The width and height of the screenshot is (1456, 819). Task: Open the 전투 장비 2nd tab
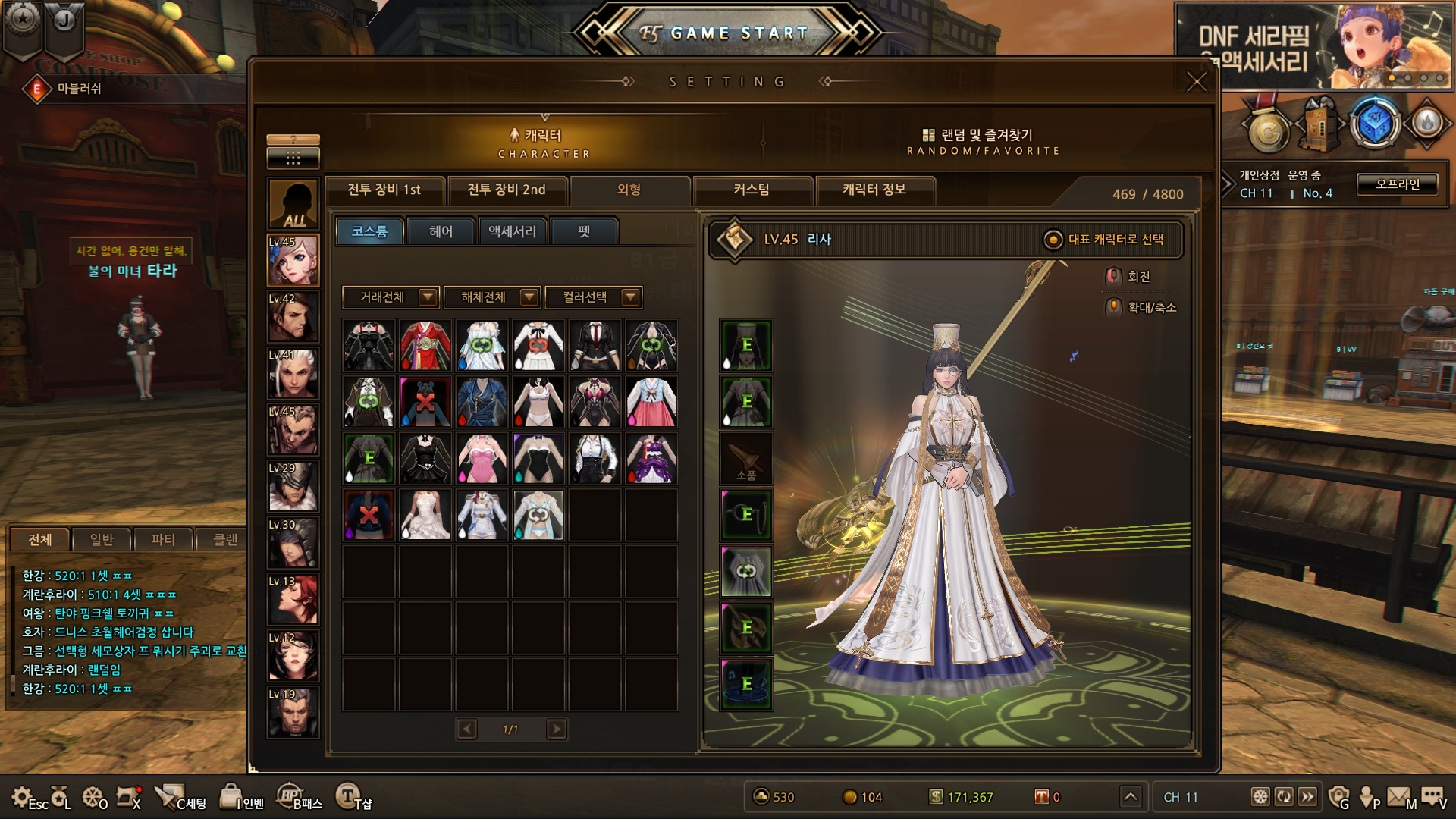(x=507, y=190)
